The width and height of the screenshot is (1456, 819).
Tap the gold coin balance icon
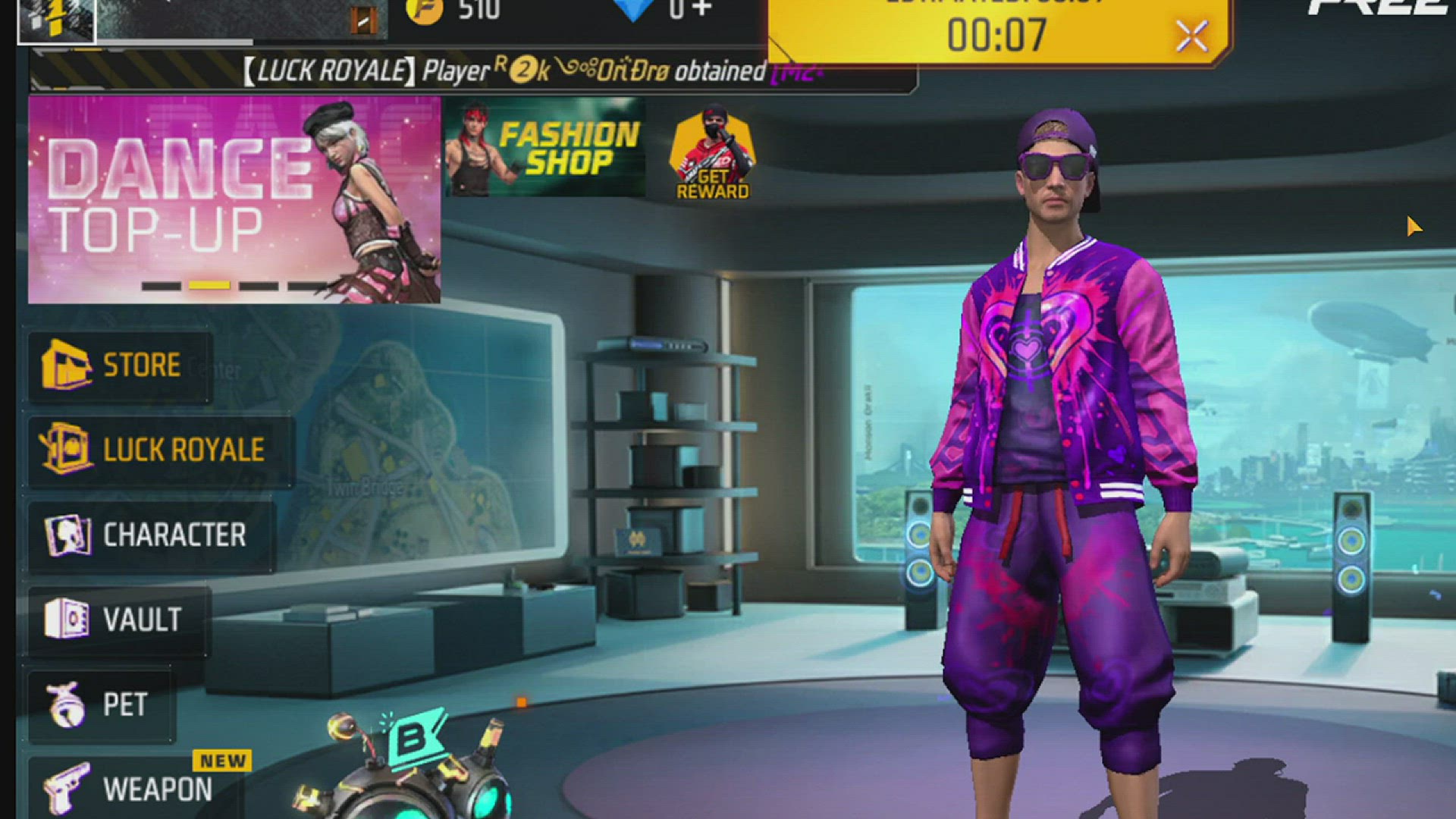(425, 11)
